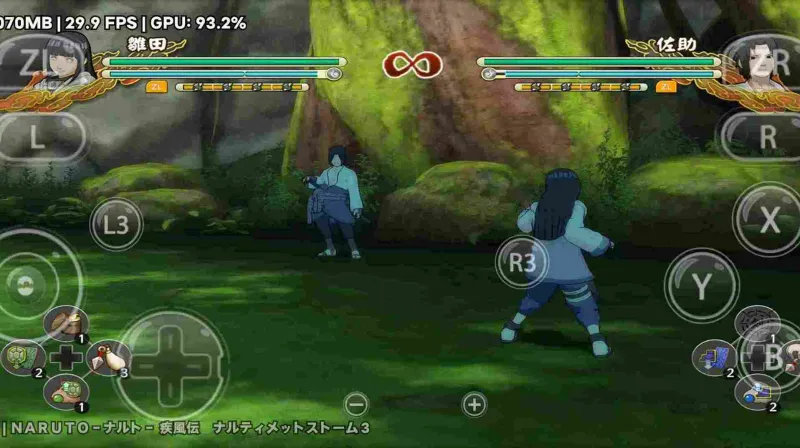The width and height of the screenshot is (800, 448).
Task: Select the turtle shell and leaf item
Action: tap(22, 357)
